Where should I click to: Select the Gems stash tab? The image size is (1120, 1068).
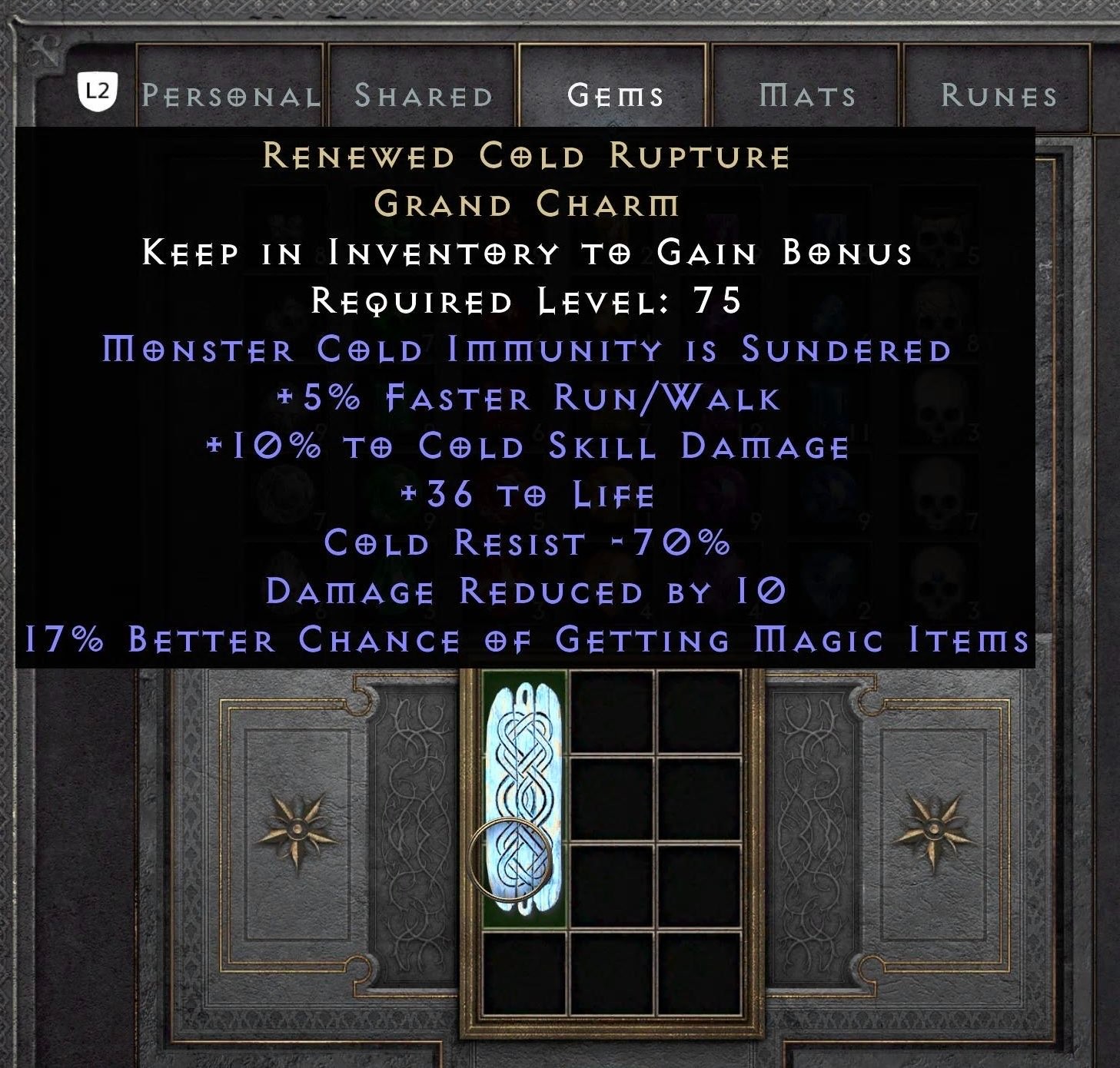click(x=615, y=94)
